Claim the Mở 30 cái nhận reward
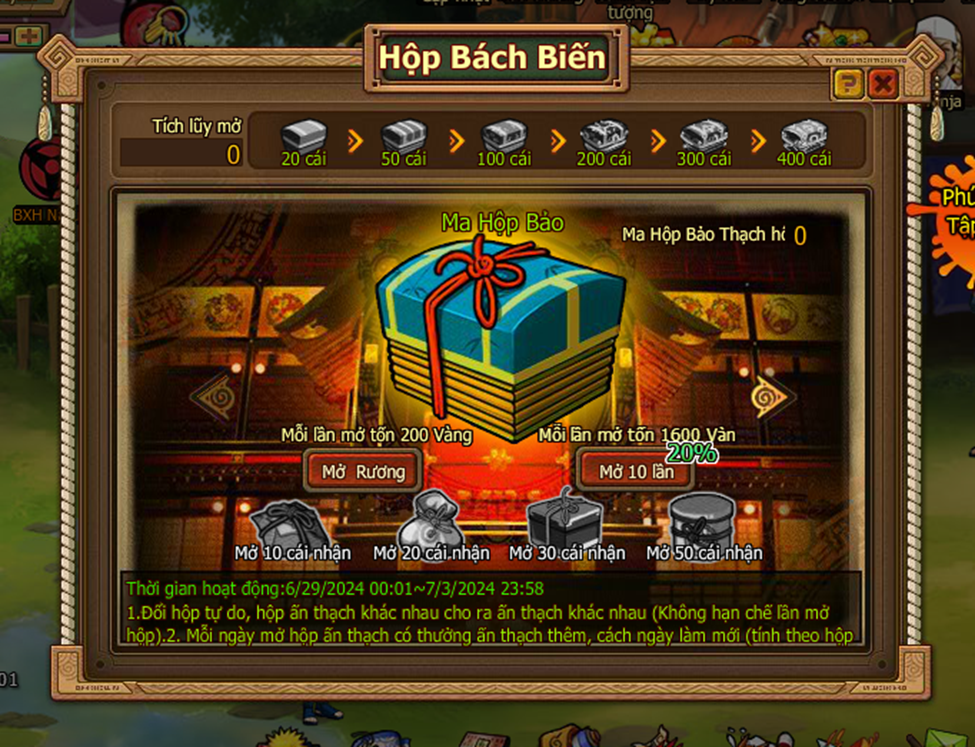Image resolution: width=975 pixels, height=747 pixels. tap(566, 520)
